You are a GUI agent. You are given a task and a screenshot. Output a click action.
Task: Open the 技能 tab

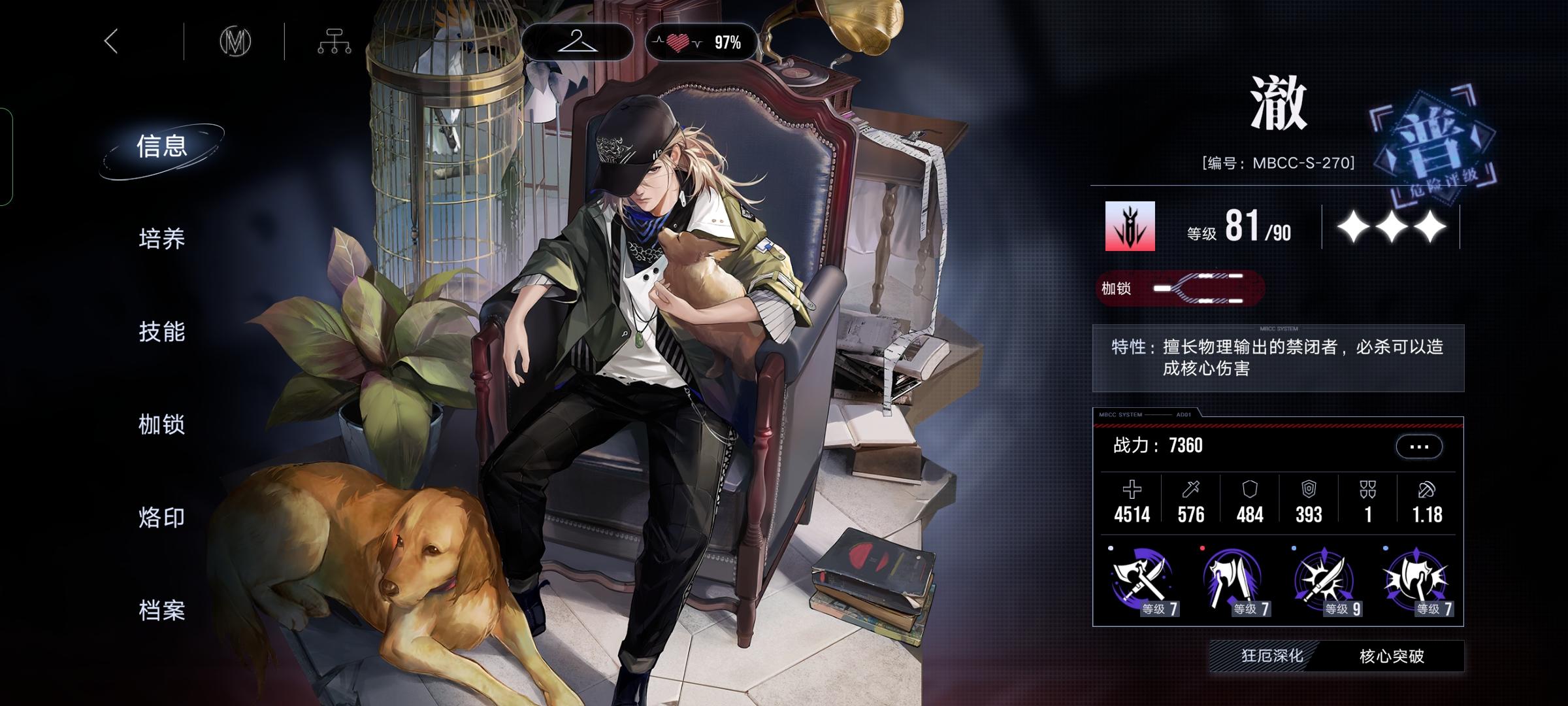point(162,332)
